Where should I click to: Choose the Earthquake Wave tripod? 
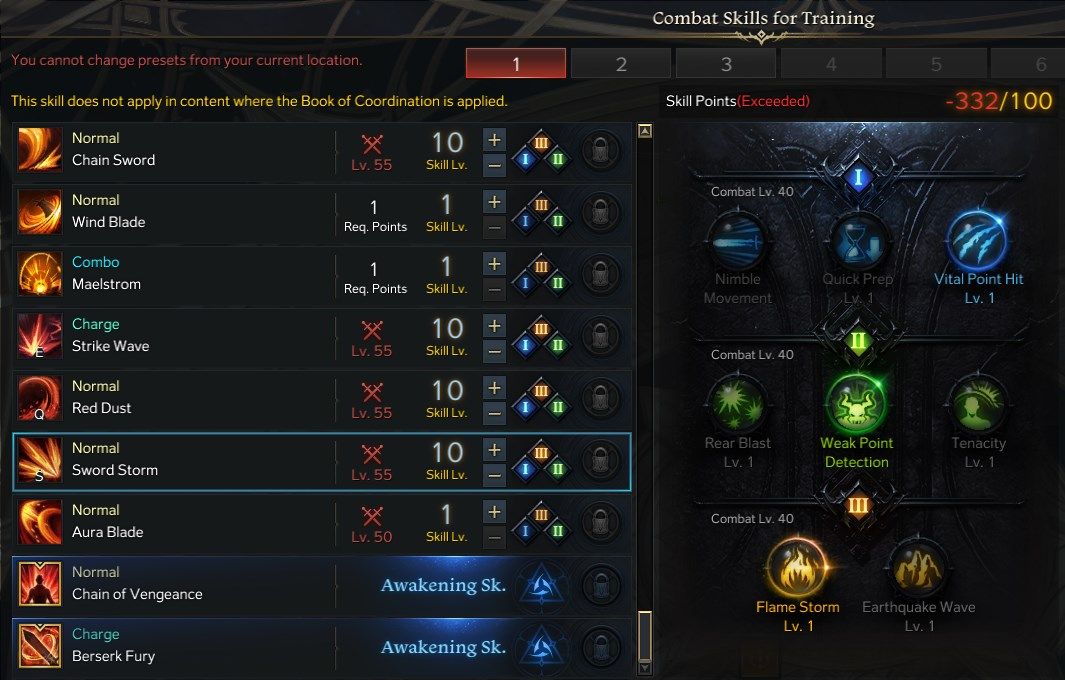tap(918, 568)
